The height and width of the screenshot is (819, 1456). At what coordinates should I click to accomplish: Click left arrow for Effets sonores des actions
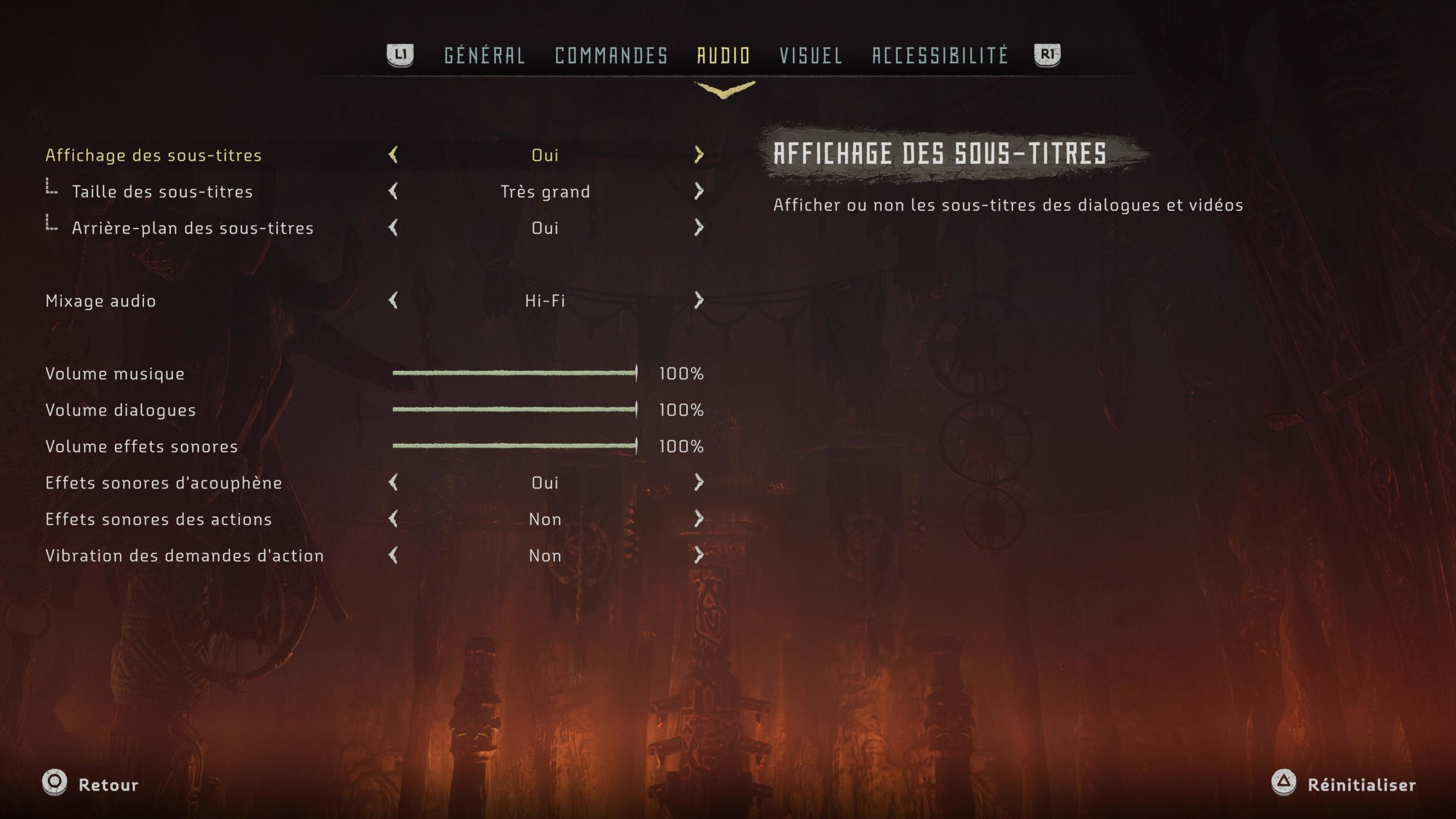393,519
